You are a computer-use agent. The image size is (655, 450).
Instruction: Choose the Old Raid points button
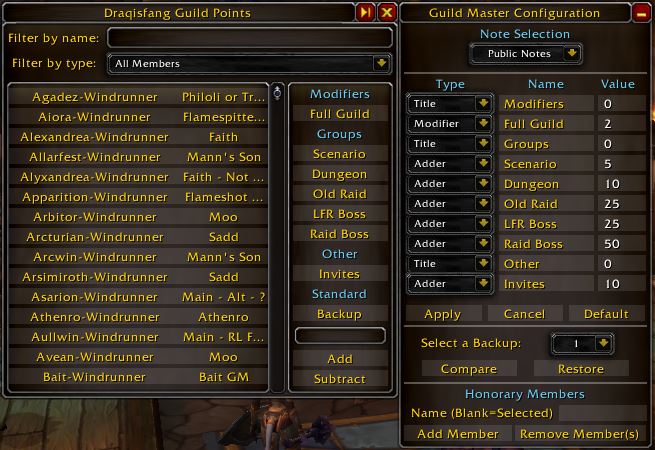(339, 194)
